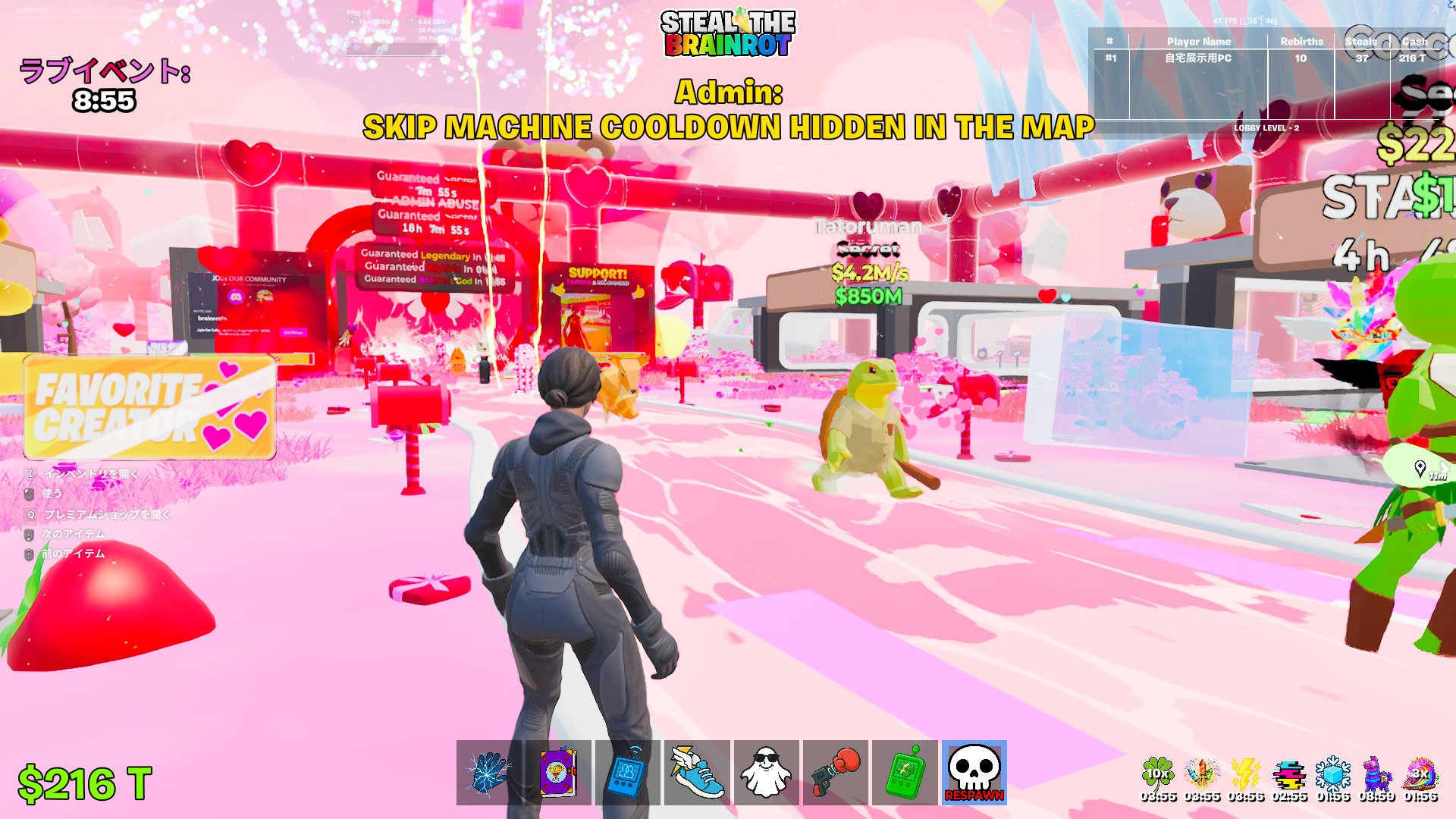
Task: Click the 10x clover luck boost icon
Action: [x=1158, y=774]
